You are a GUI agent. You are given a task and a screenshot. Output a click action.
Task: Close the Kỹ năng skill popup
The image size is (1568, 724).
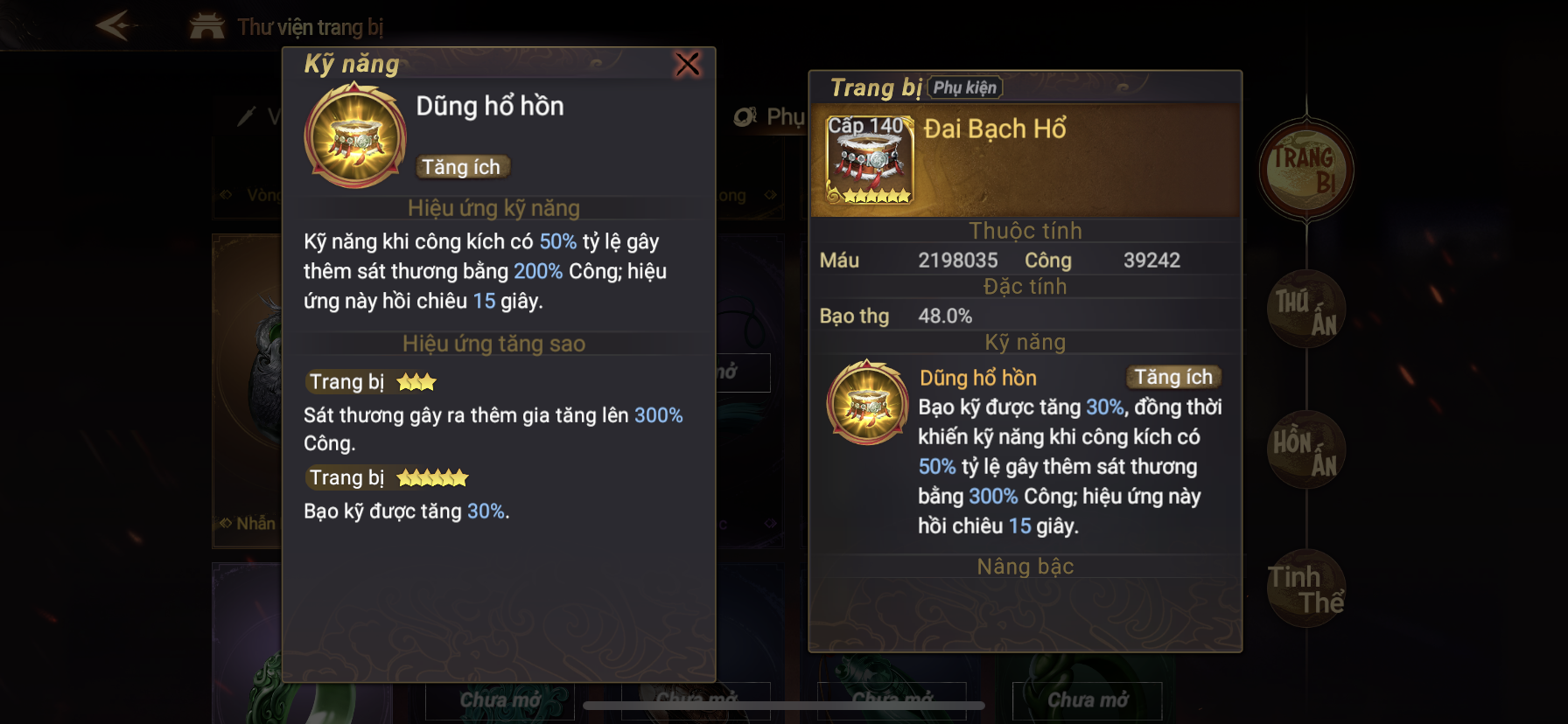coord(688,64)
